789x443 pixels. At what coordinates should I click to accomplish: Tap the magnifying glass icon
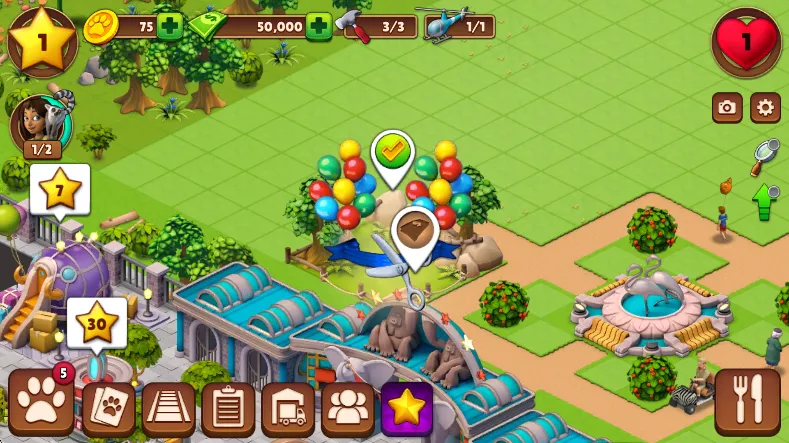[765, 151]
